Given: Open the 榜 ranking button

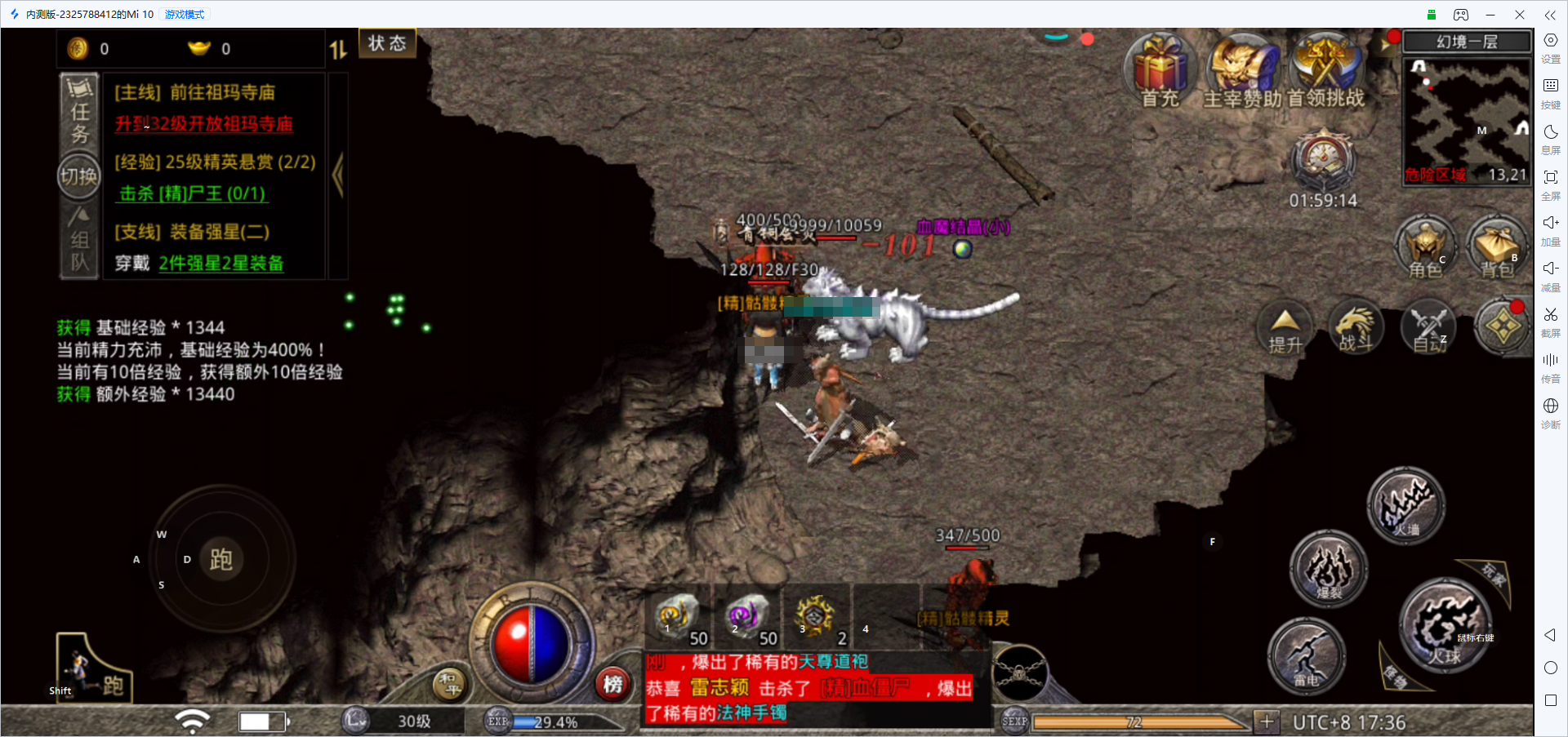Looking at the screenshot, I should tap(612, 684).
